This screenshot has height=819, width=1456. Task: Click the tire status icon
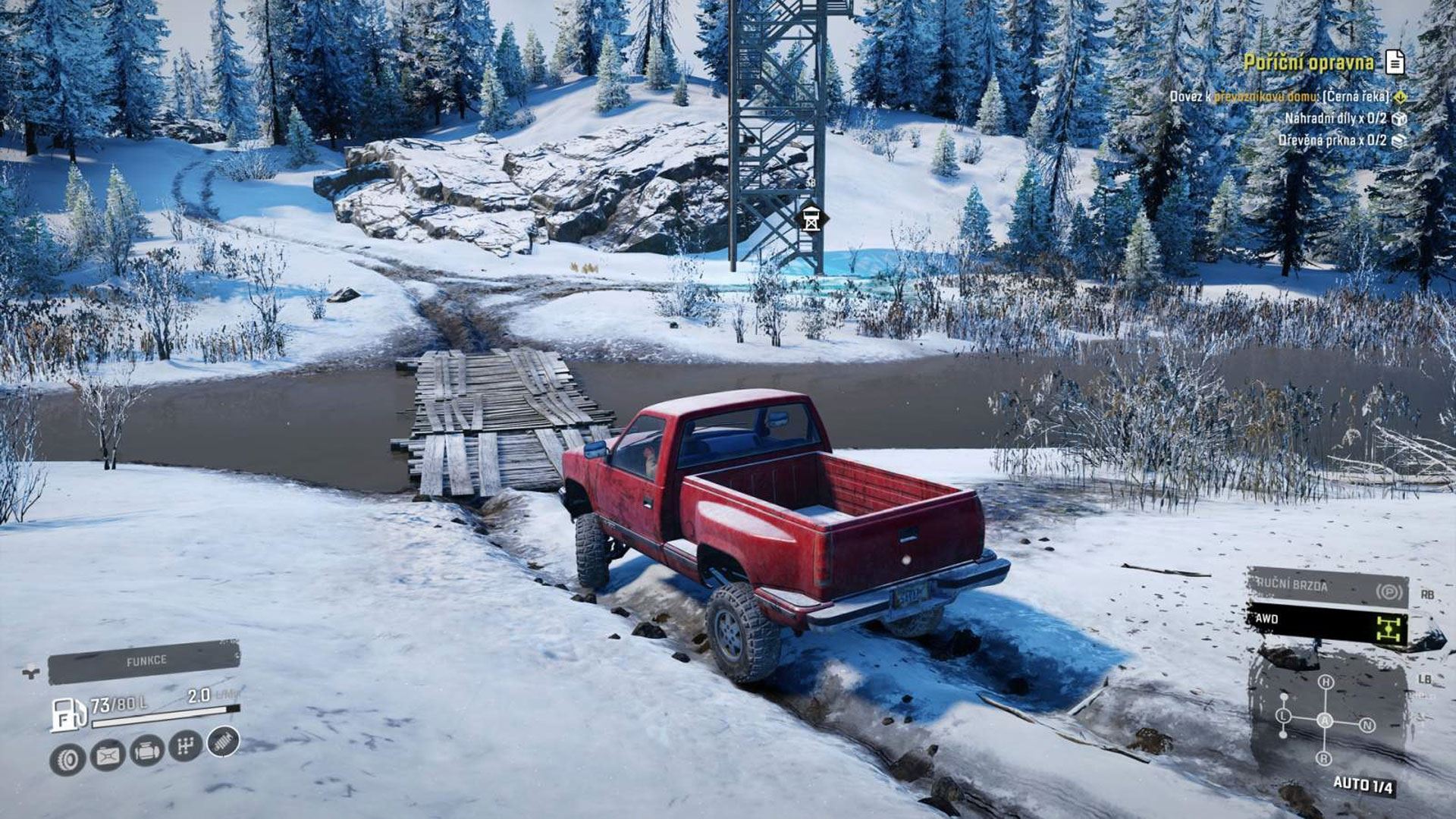tap(67, 758)
